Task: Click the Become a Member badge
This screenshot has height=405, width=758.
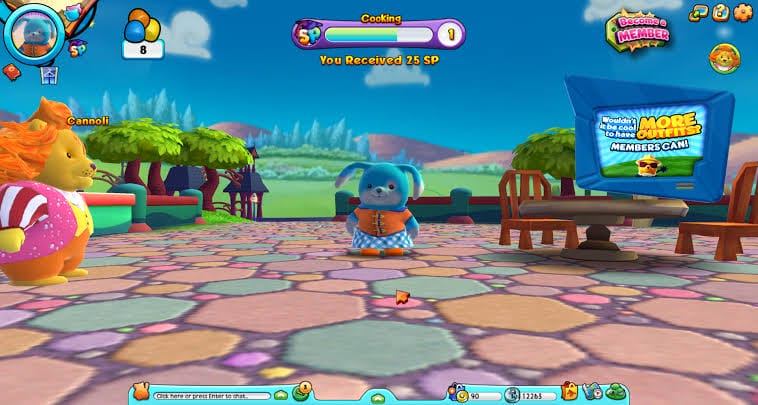Action: click(x=638, y=30)
